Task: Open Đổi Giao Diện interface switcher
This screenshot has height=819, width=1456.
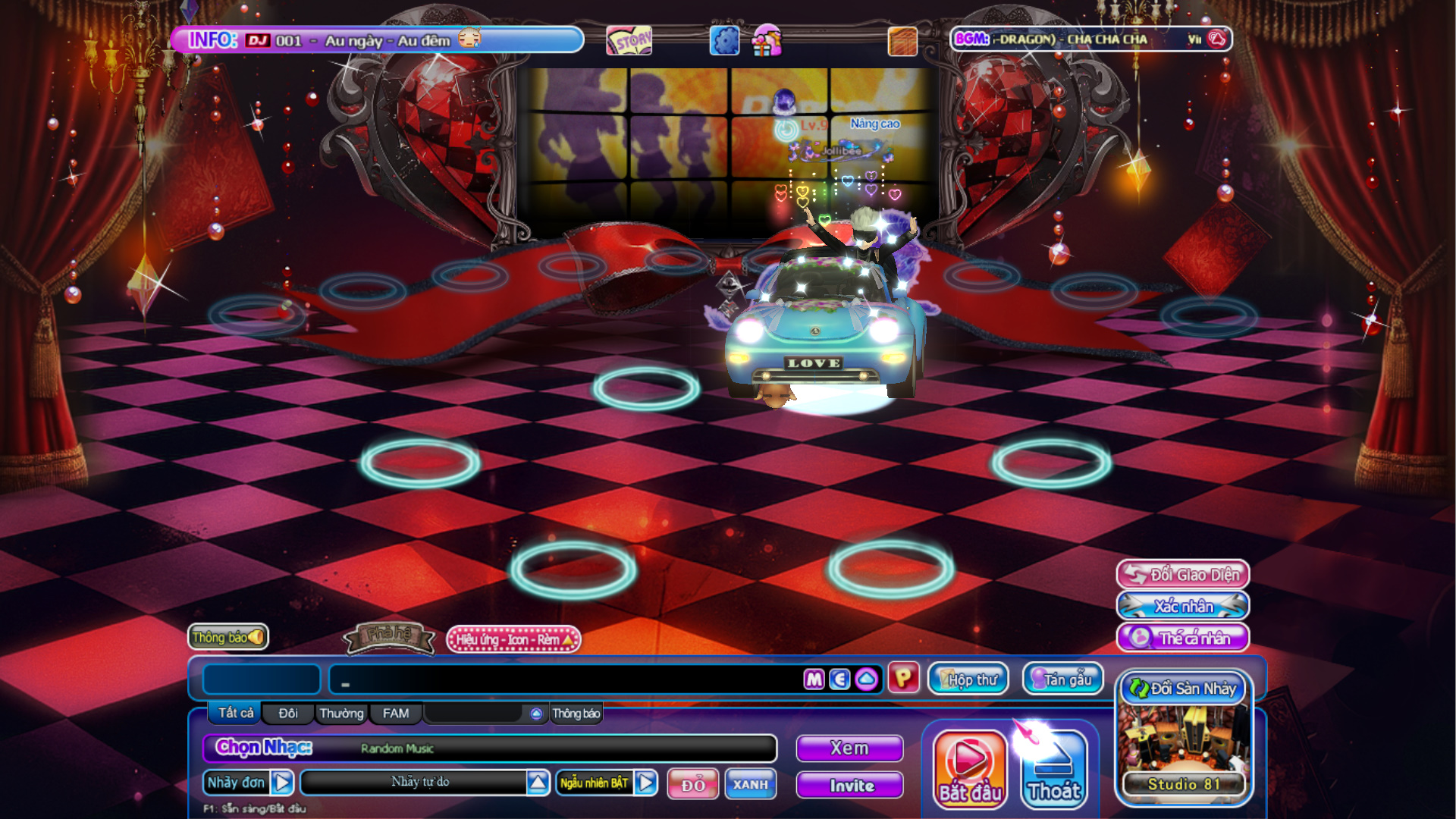Action: (x=1183, y=575)
